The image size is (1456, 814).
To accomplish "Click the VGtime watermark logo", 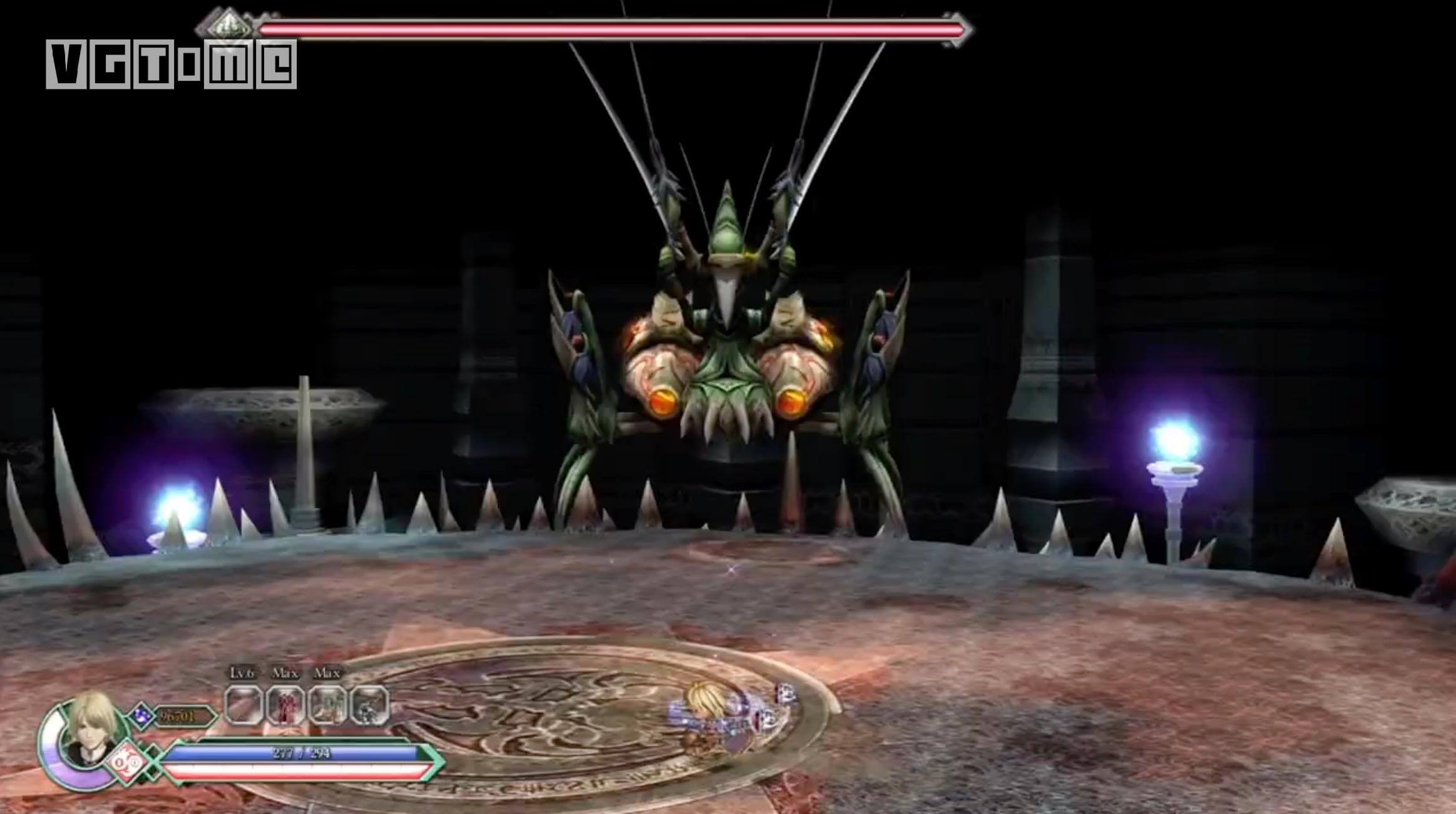I will [171, 63].
